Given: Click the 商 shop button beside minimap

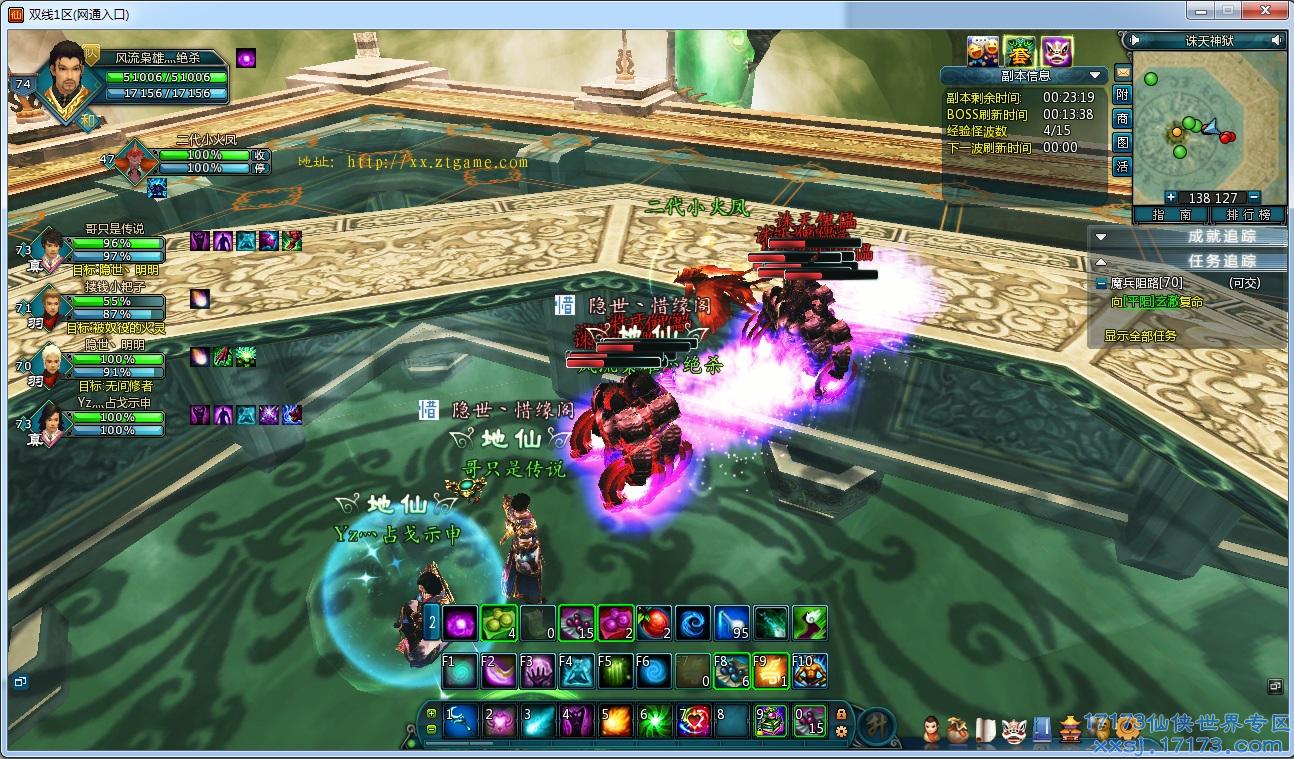Looking at the screenshot, I should [x=1122, y=118].
